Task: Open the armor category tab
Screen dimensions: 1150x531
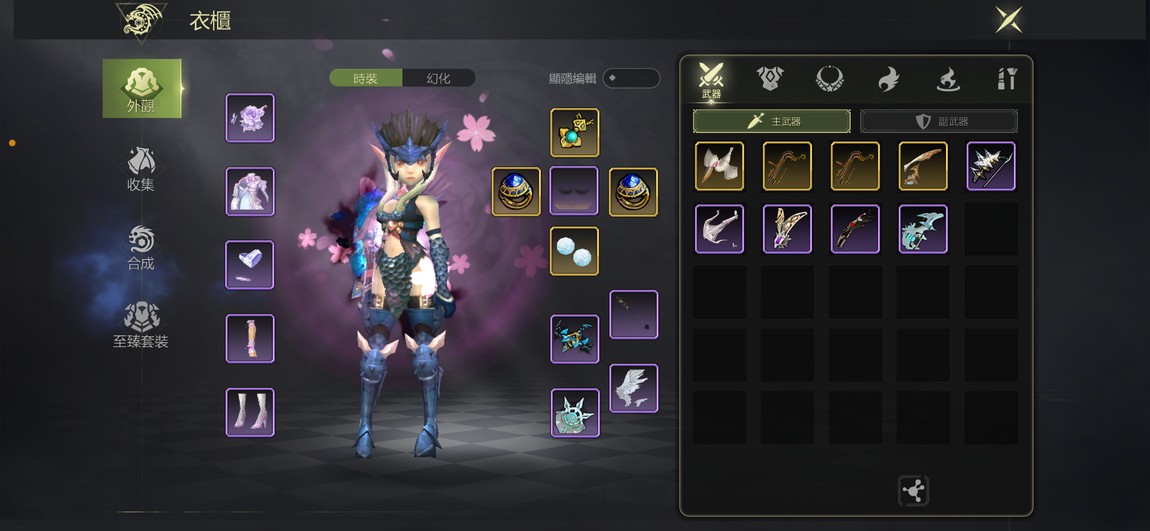Action: pos(770,78)
